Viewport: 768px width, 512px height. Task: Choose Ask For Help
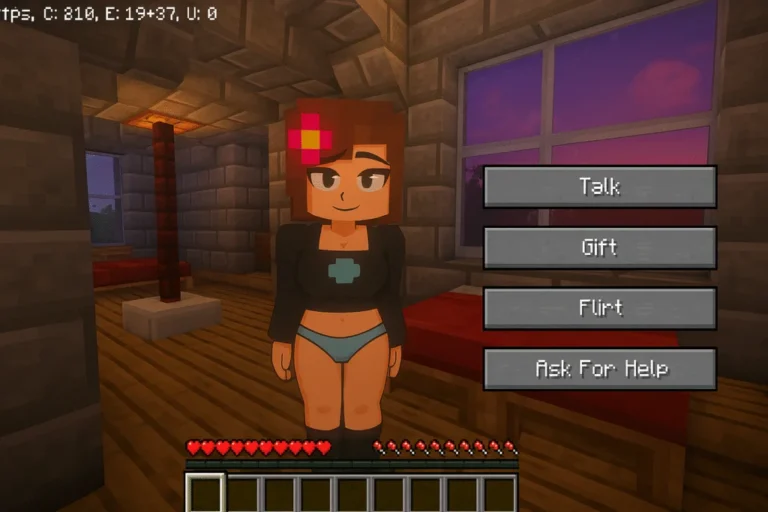tap(599, 369)
